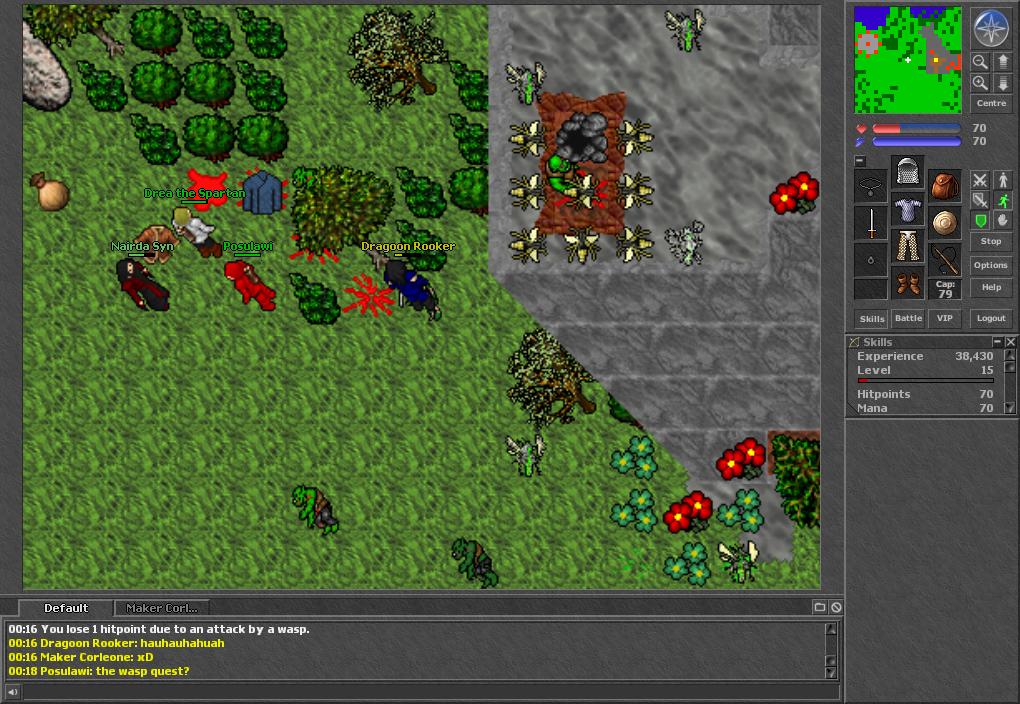Screen dimensions: 1020x704
Task: Select the round wooden shield slot
Action: click(x=945, y=222)
